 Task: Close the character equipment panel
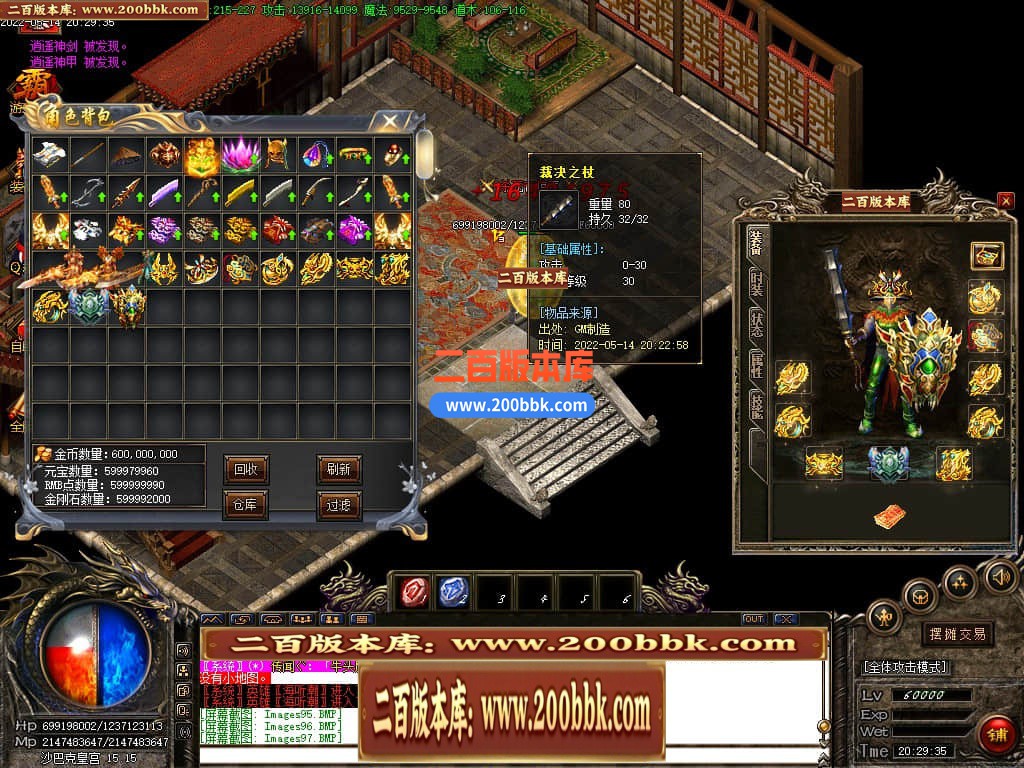[x=1005, y=201]
